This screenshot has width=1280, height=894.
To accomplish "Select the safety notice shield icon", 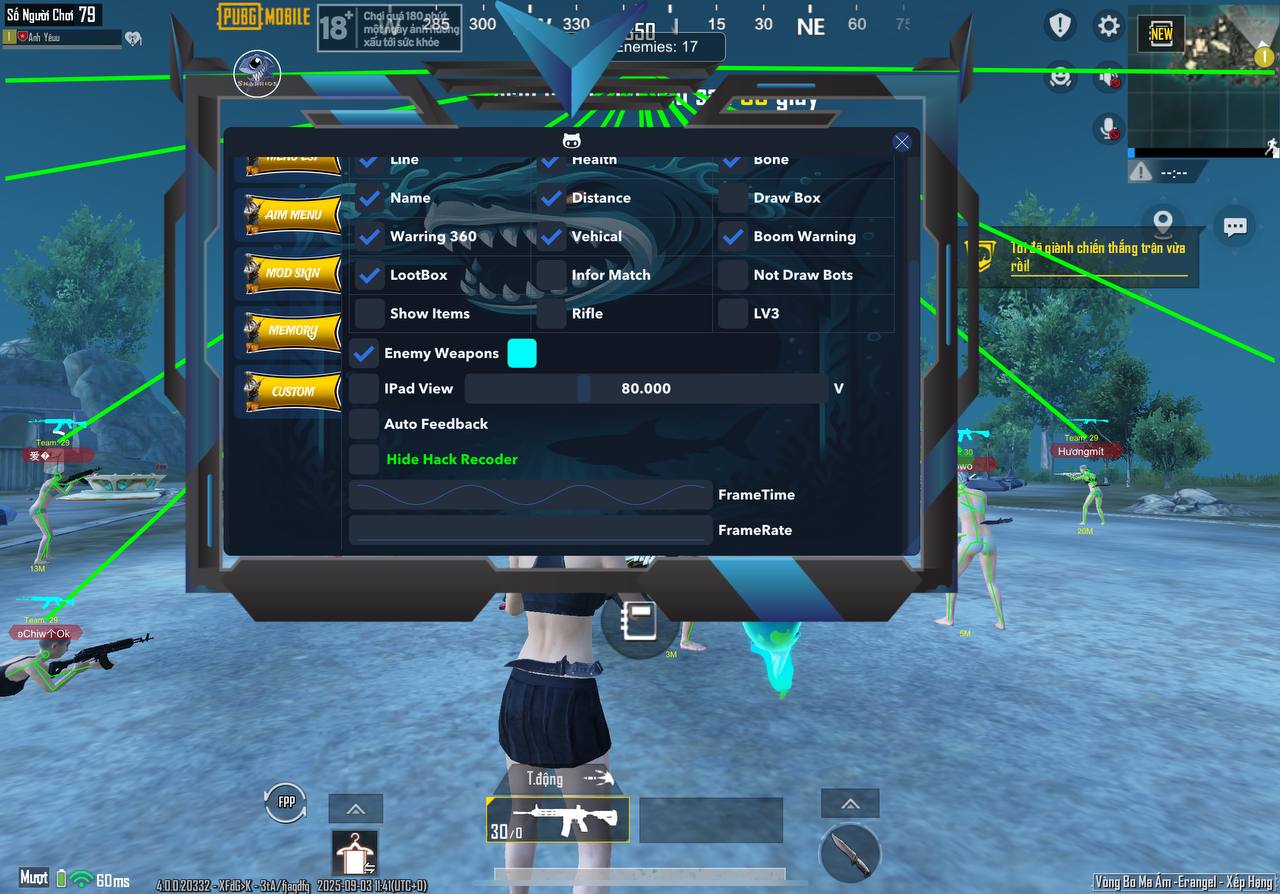I will pos(1059,26).
